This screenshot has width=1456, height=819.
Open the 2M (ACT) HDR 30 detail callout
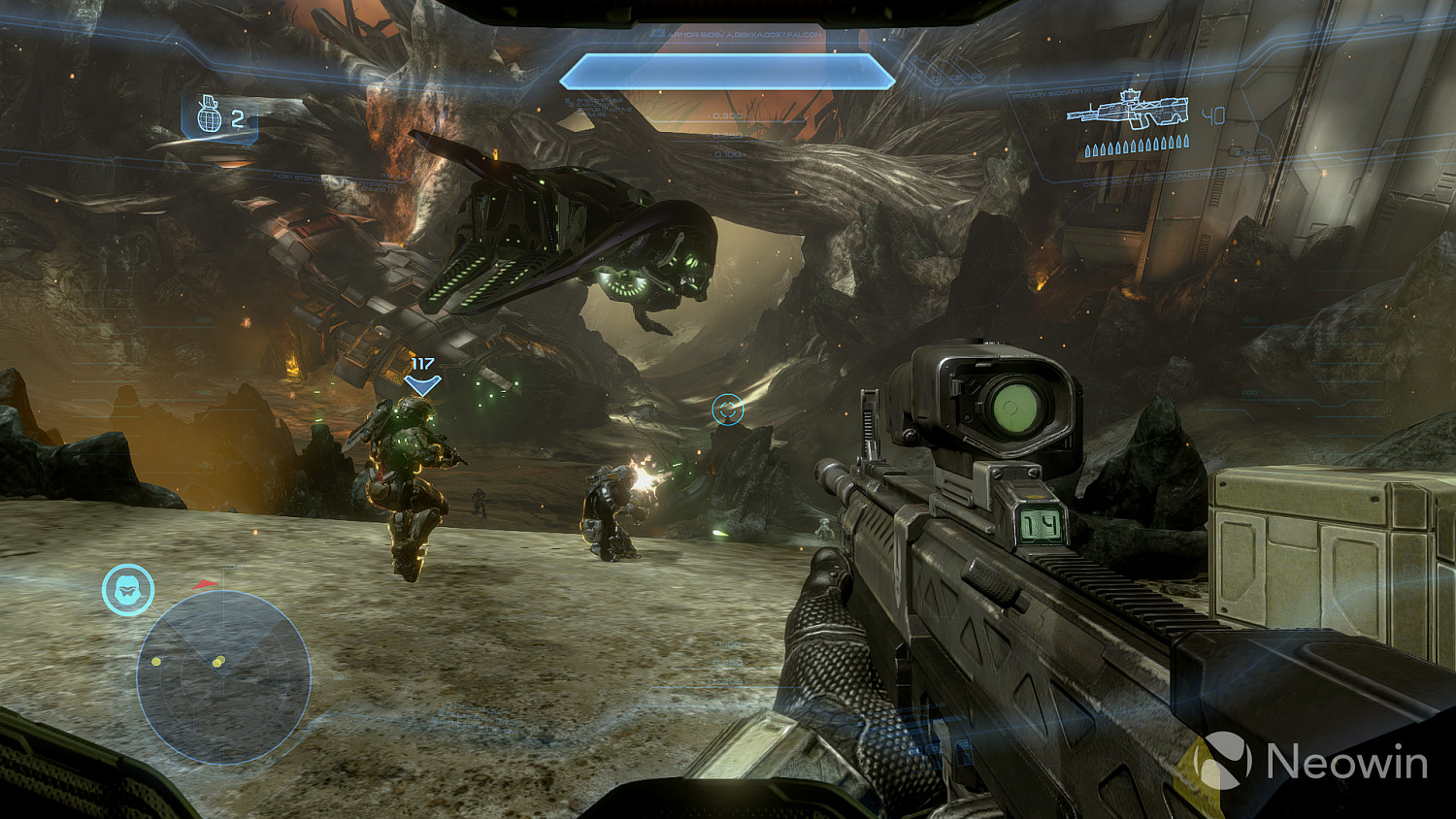1252,154
